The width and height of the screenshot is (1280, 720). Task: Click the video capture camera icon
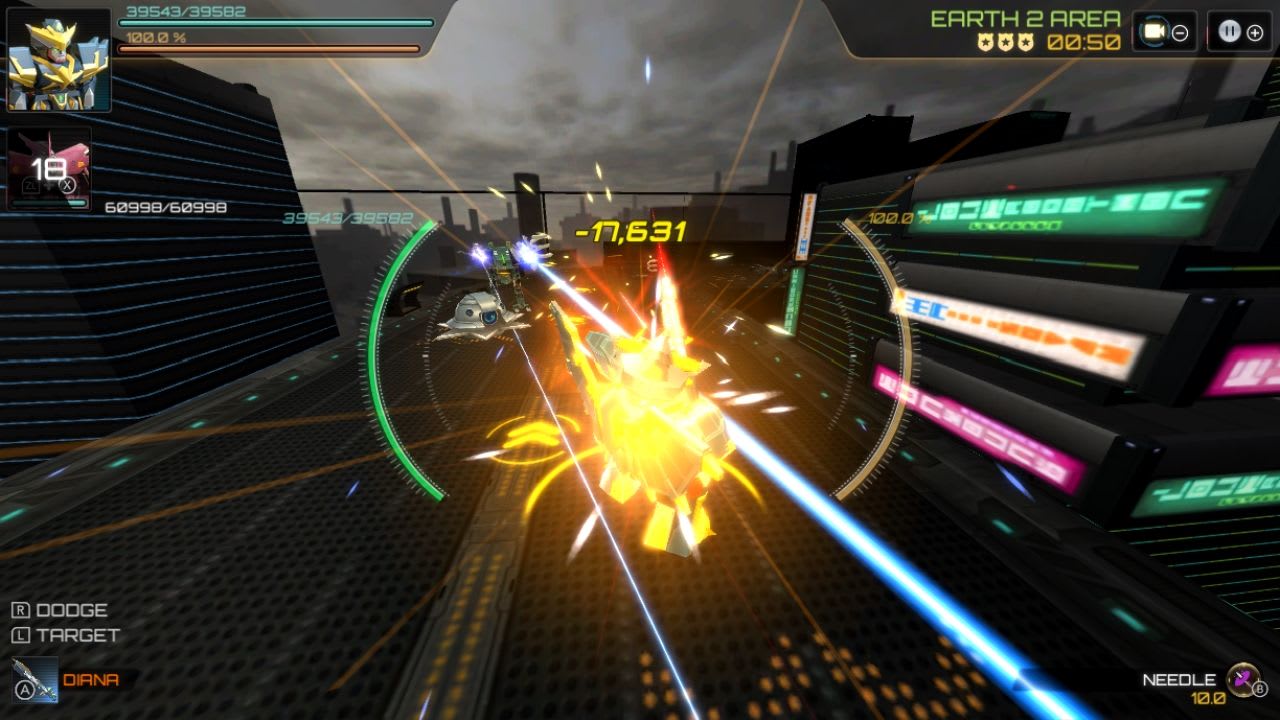click(1155, 30)
